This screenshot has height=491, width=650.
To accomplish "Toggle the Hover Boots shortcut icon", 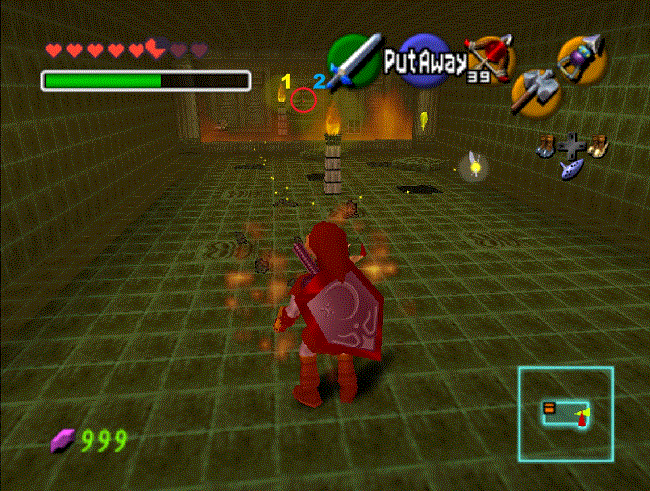I will tap(598, 146).
